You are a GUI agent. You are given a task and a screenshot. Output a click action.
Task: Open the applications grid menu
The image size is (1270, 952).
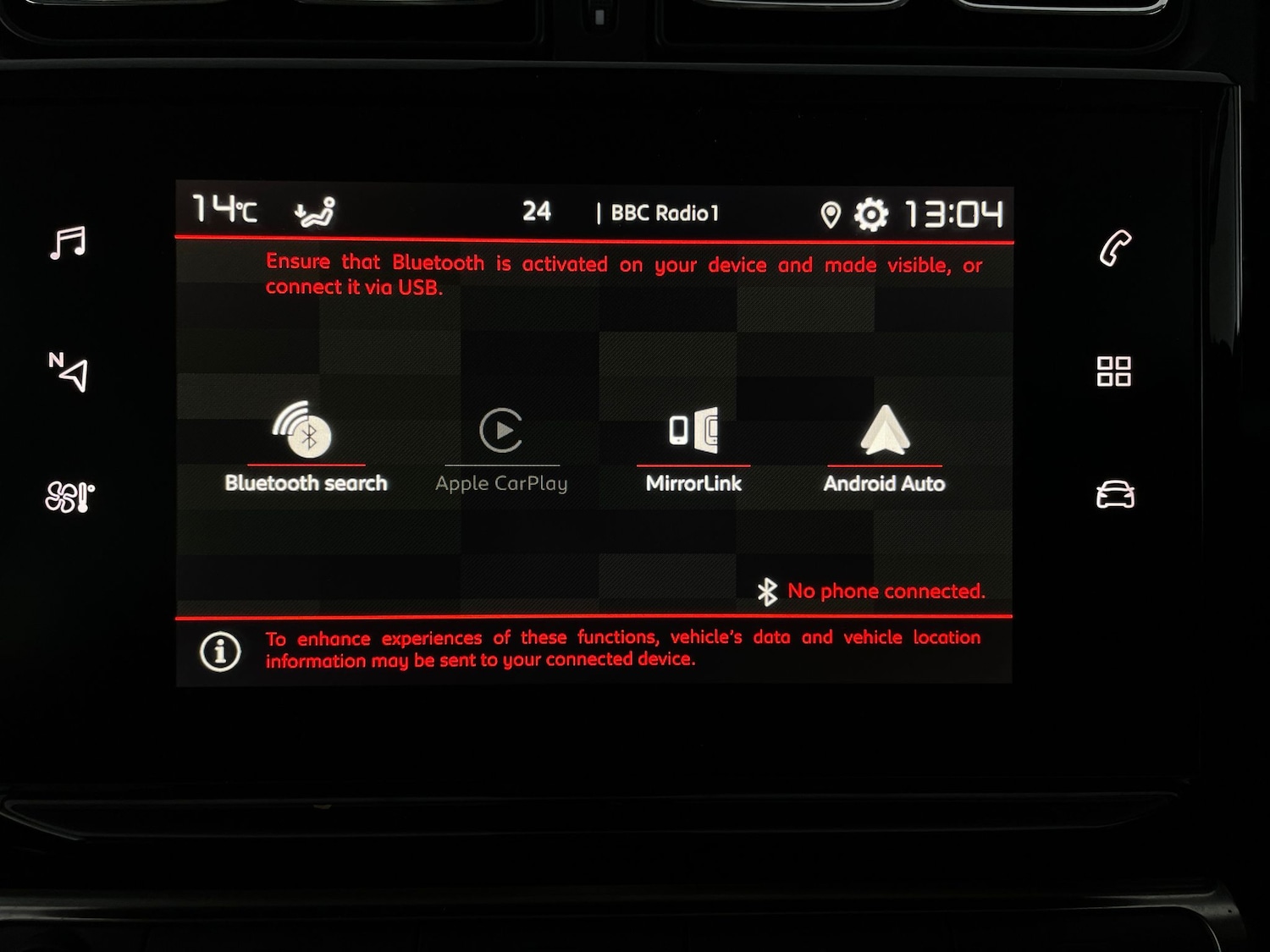[x=1116, y=372]
